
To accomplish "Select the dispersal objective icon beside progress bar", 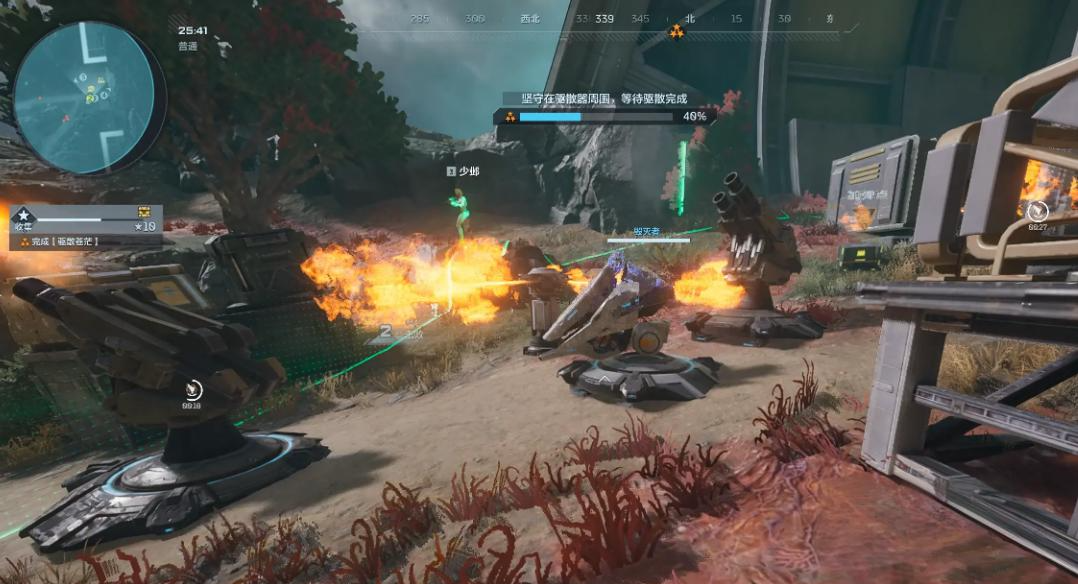I will point(509,116).
